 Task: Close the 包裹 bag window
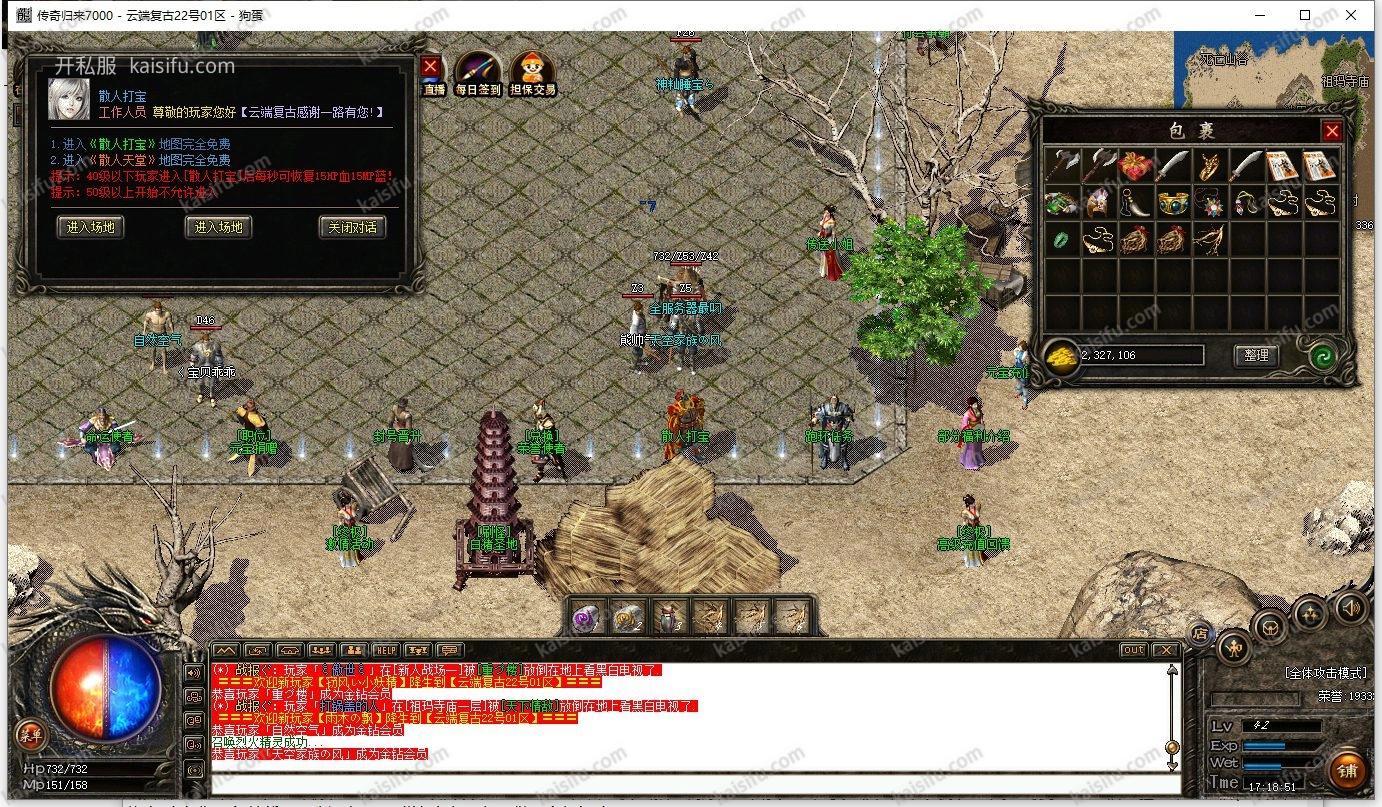[1331, 131]
